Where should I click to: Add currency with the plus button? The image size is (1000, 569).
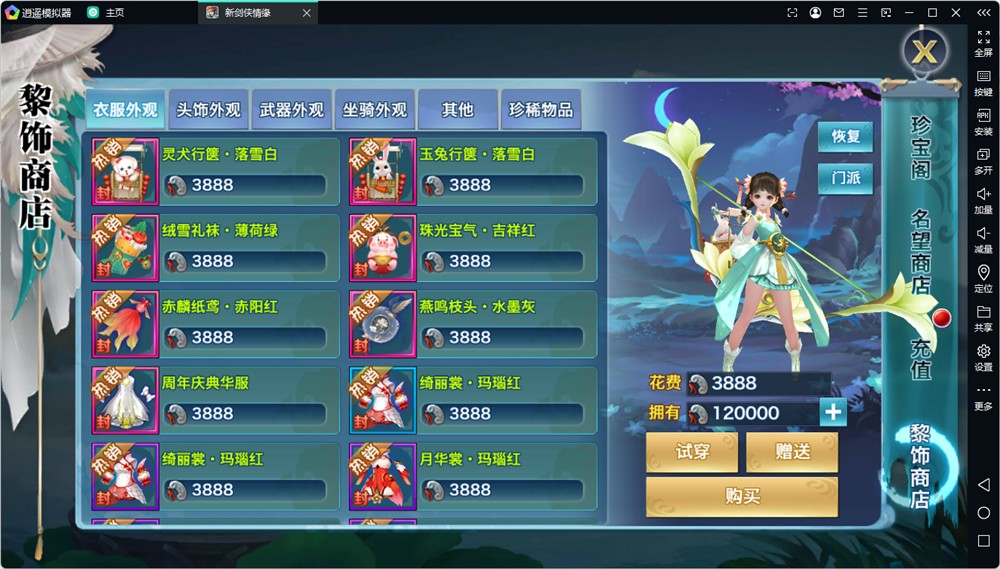click(833, 412)
